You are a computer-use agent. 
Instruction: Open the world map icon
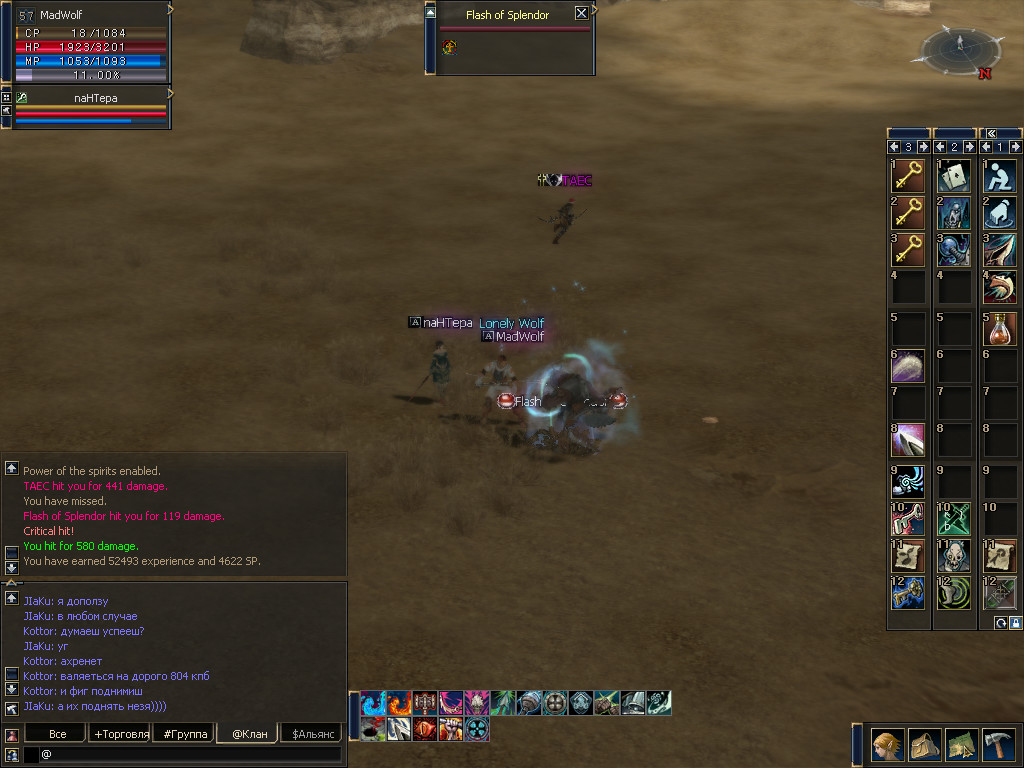pos(962,744)
